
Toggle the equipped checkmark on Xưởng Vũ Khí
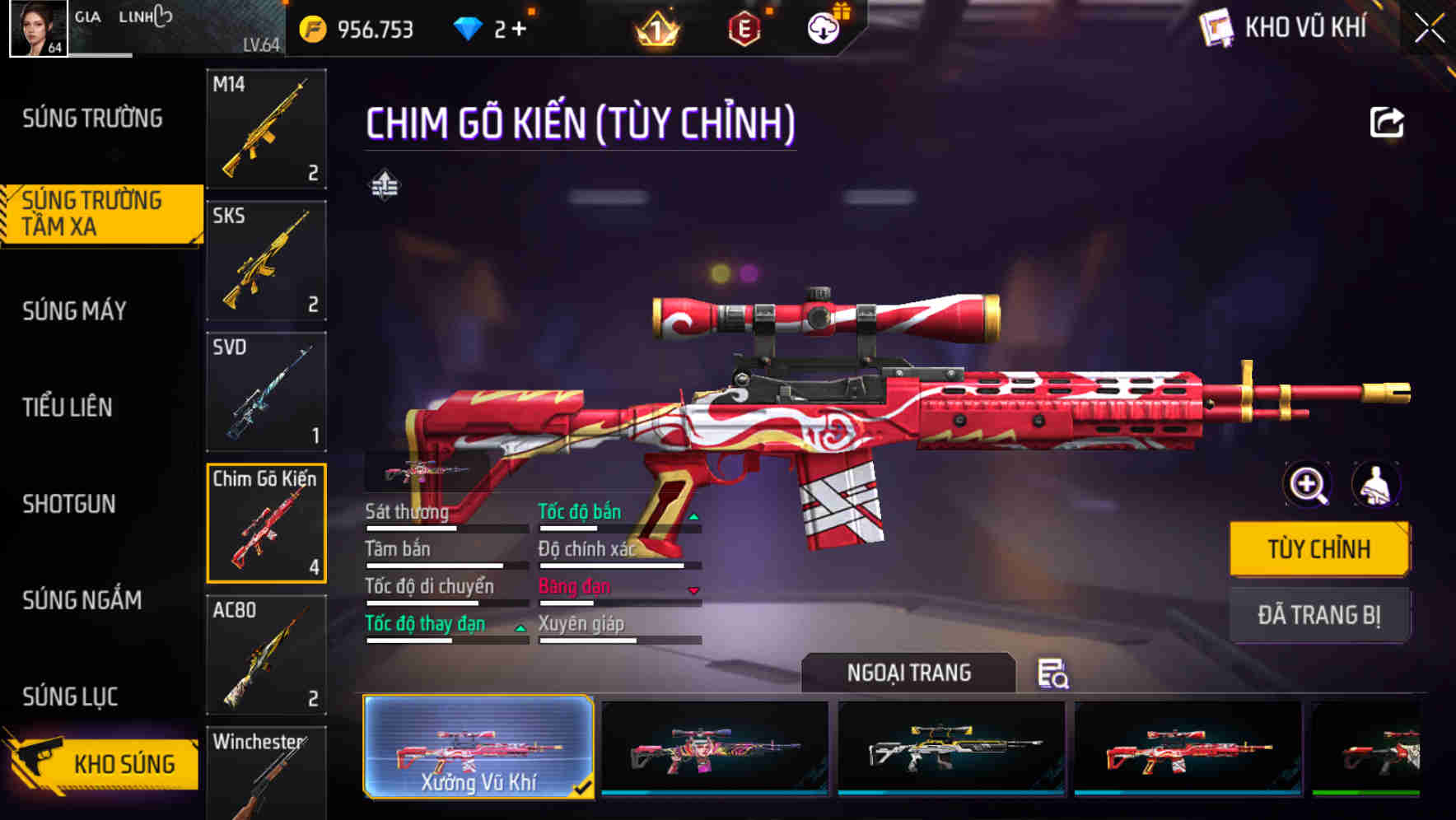pyautogui.click(x=586, y=788)
